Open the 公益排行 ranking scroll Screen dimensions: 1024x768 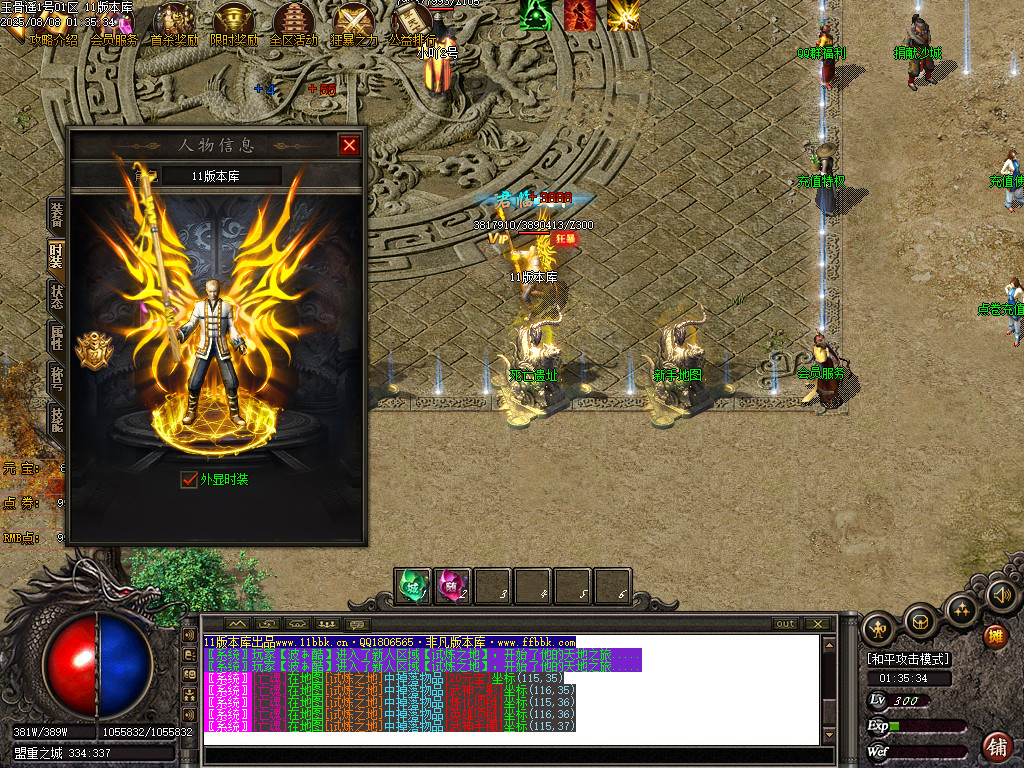coord(411,22)
